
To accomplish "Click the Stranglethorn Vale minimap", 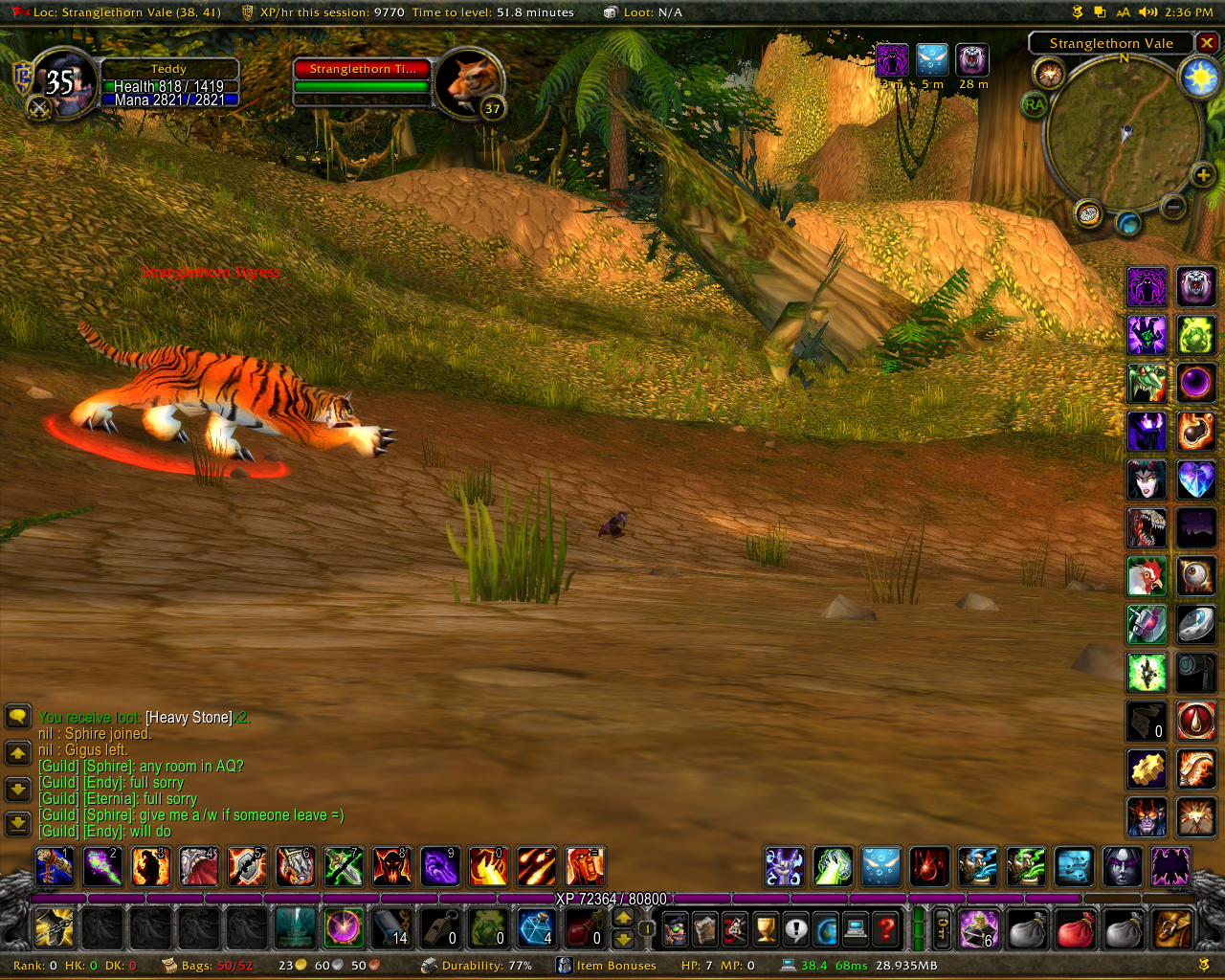I will coord(1124,132).
